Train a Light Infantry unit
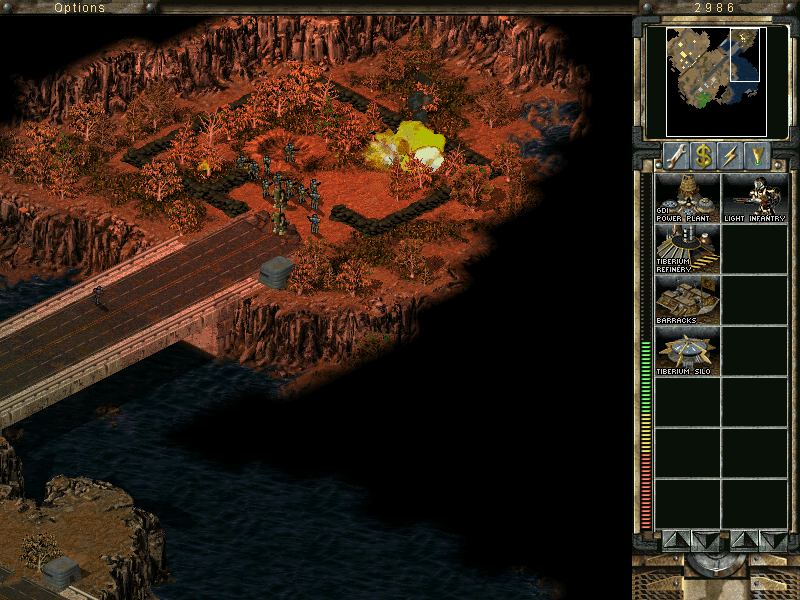 pos(755,198)
